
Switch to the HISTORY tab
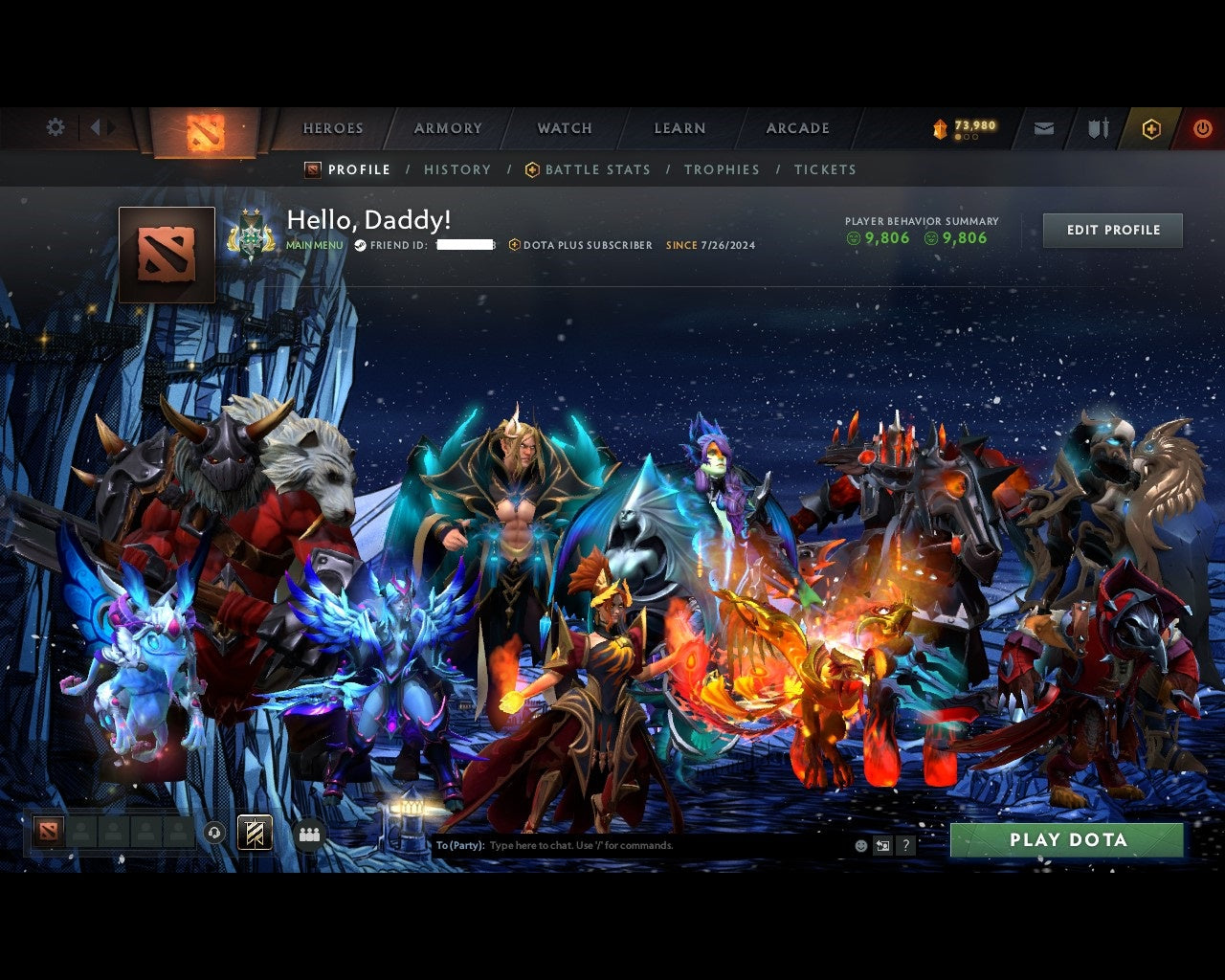click(x=457, y=169)
